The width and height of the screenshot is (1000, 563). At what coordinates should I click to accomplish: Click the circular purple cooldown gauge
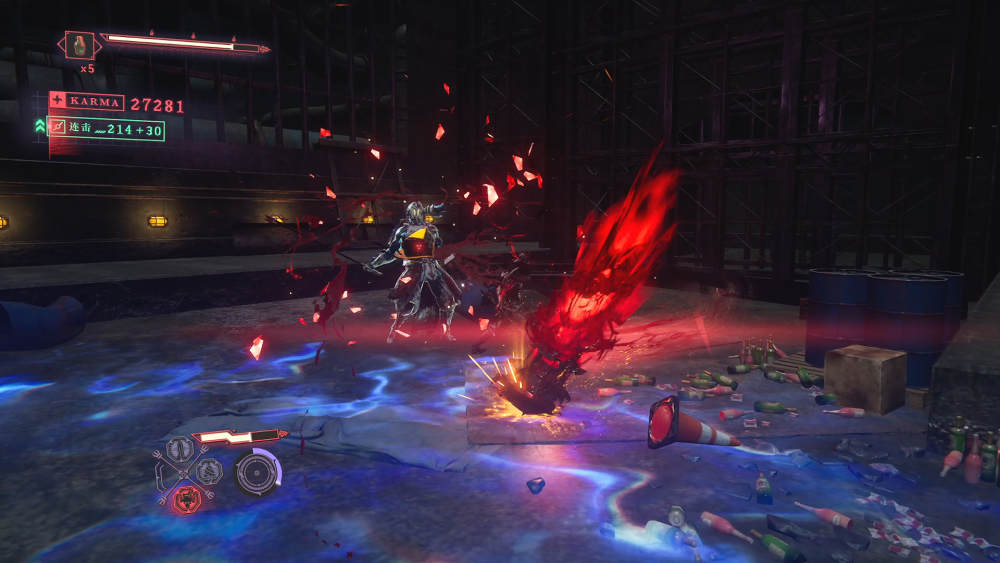point(257,472)
